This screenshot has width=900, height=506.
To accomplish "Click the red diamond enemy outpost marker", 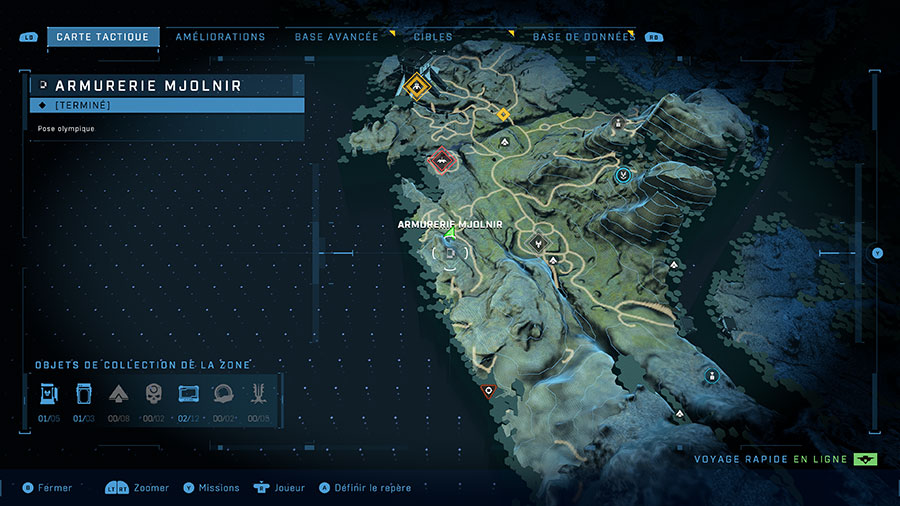I will pos(440,160).
